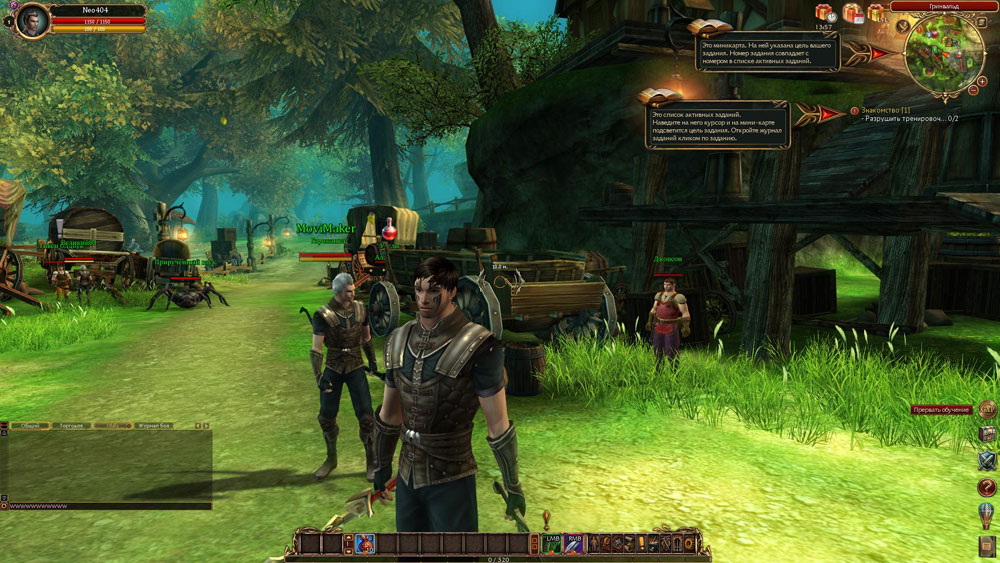The width and height of the screenshot is (1000, 563).
Task: Switch to the Общий chat tab
Action: (30, 425)
